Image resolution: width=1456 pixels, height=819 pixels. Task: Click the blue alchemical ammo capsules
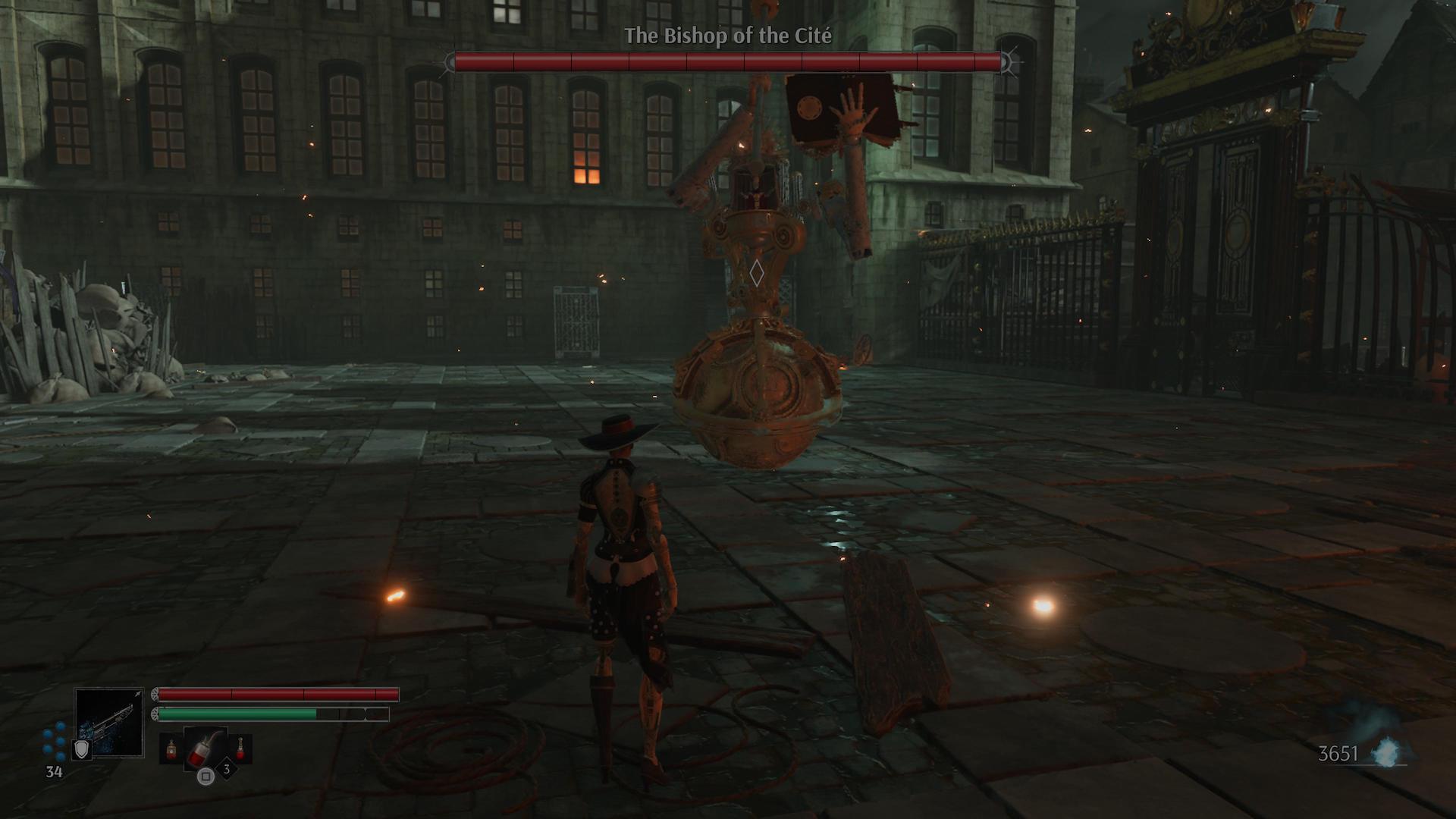coord(54,741)
